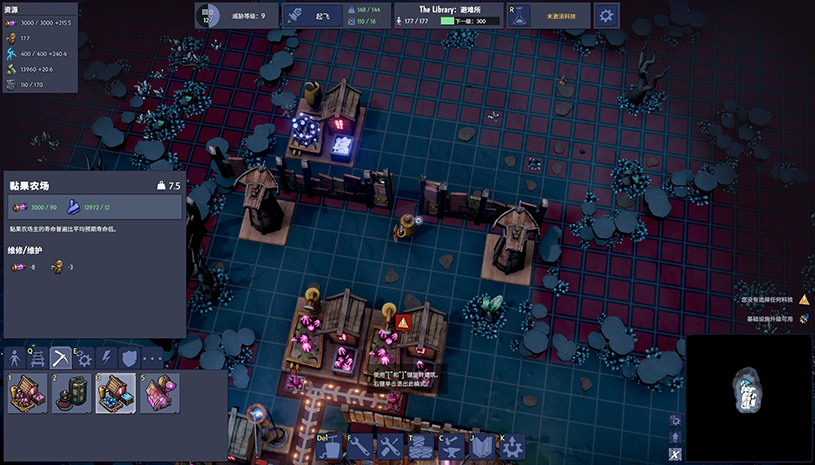Open the gears industry build tab
This screenshot has width=815, height=465.
pos(85,358)
